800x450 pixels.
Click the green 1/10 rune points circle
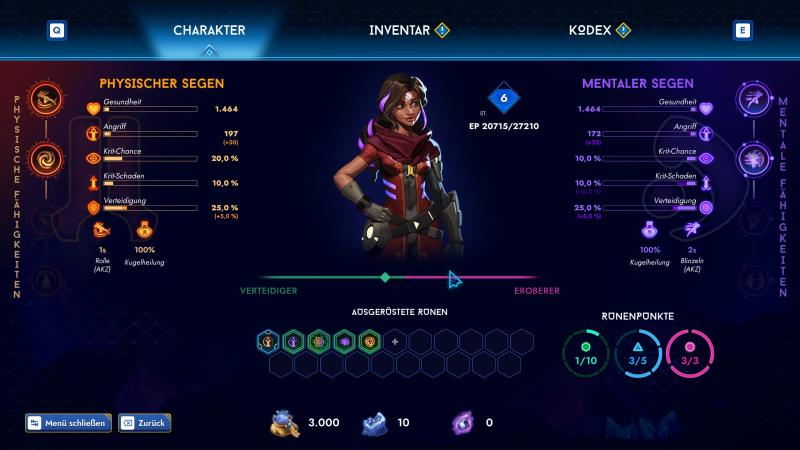(x=585, y=359)
